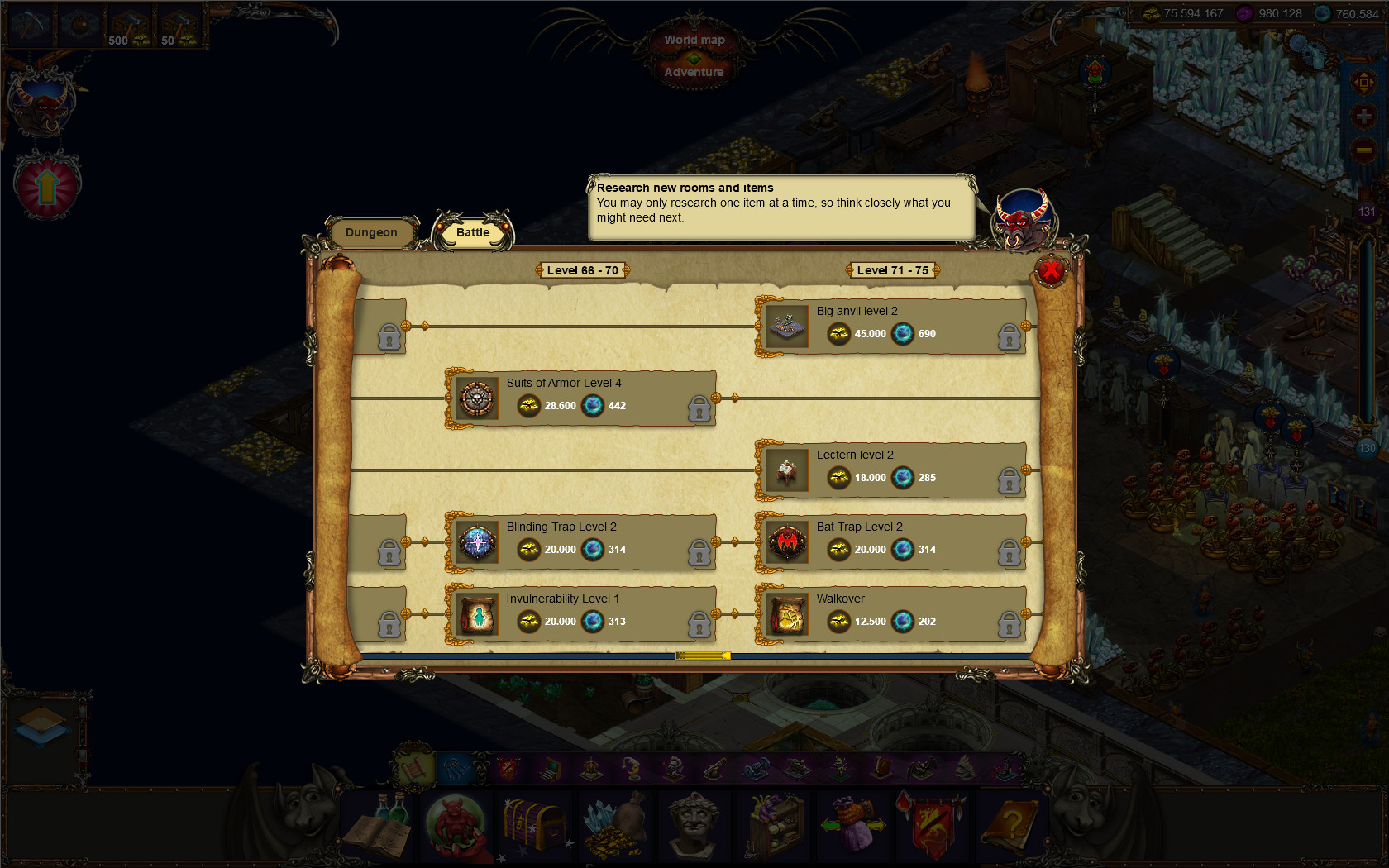Click the Suits of Armor Level 4 emblem
Screen dimensions: 1389x868
[x=476, y=399]
